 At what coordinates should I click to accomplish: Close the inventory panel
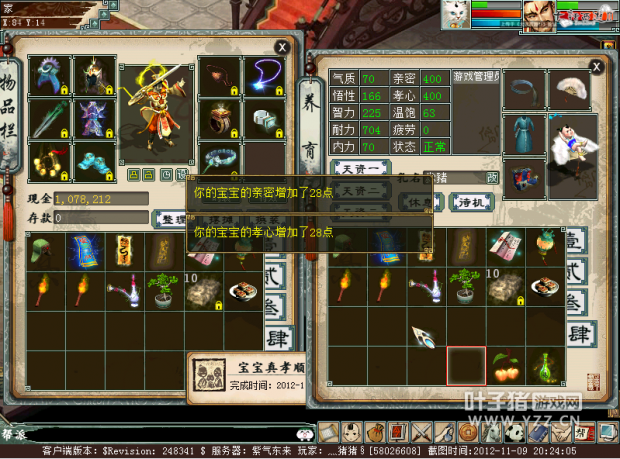283,46
